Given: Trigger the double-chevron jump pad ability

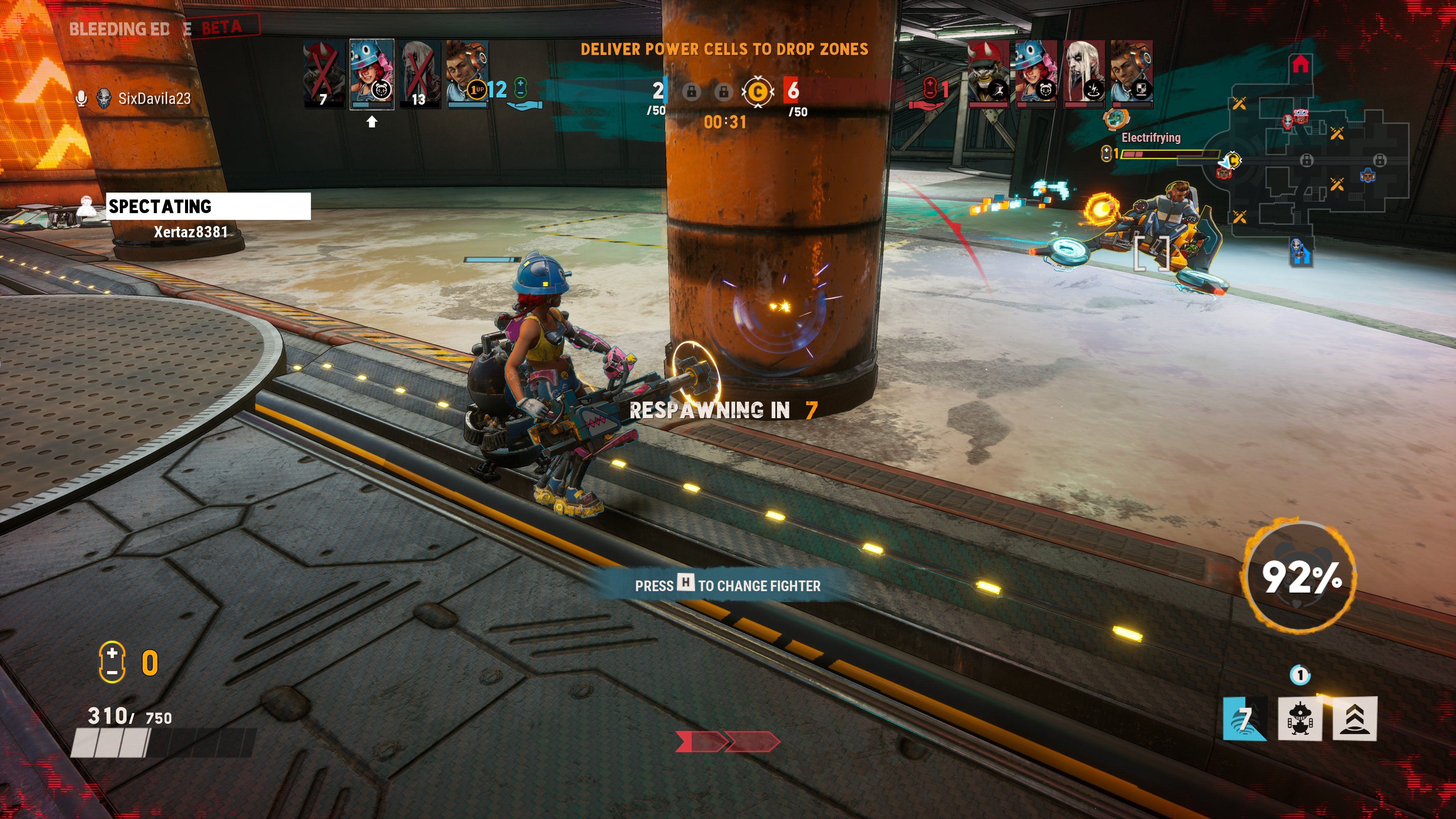Looking at the screenshot, I should pos(1355,719).
